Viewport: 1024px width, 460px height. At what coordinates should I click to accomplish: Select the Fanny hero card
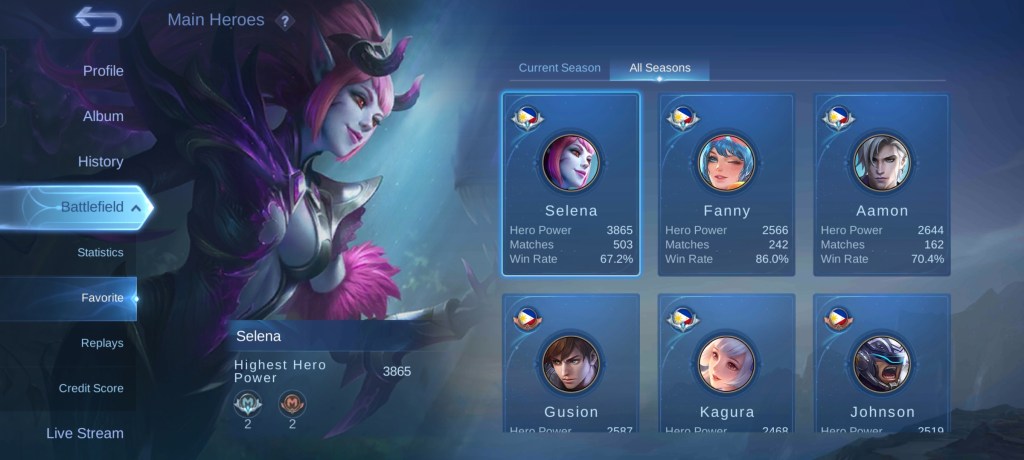[x=727, y=184]
